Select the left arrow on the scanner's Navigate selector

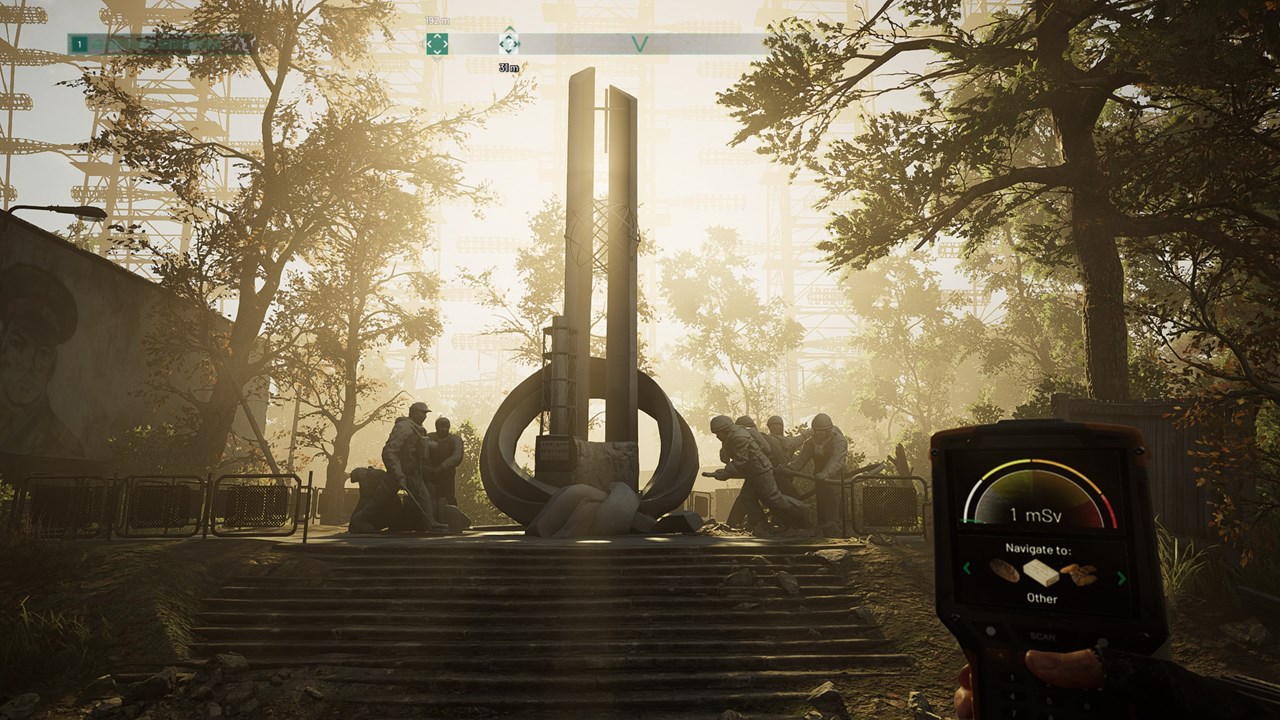point(967,569)
